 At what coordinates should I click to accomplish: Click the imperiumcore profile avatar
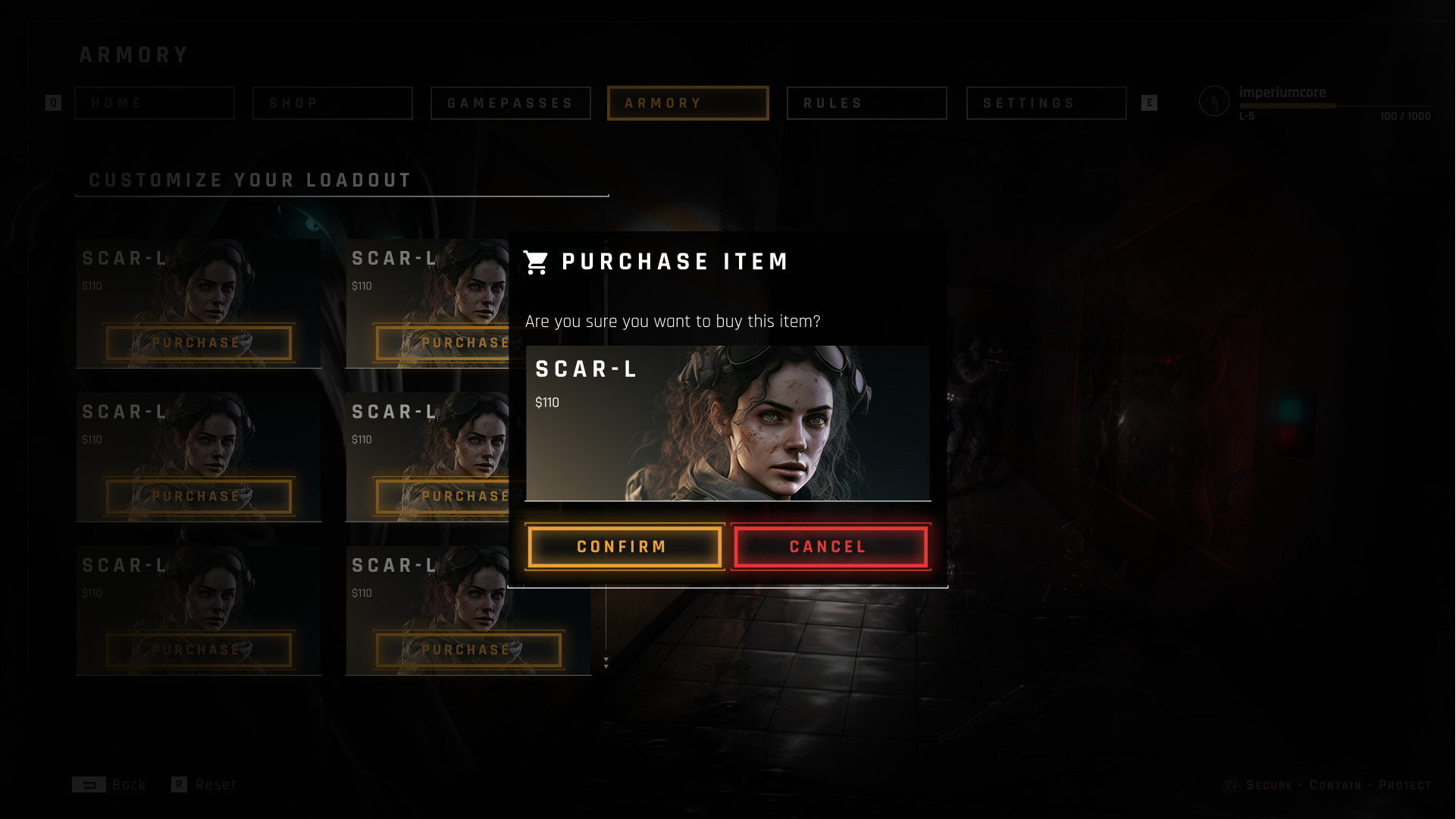[1214, 101]
